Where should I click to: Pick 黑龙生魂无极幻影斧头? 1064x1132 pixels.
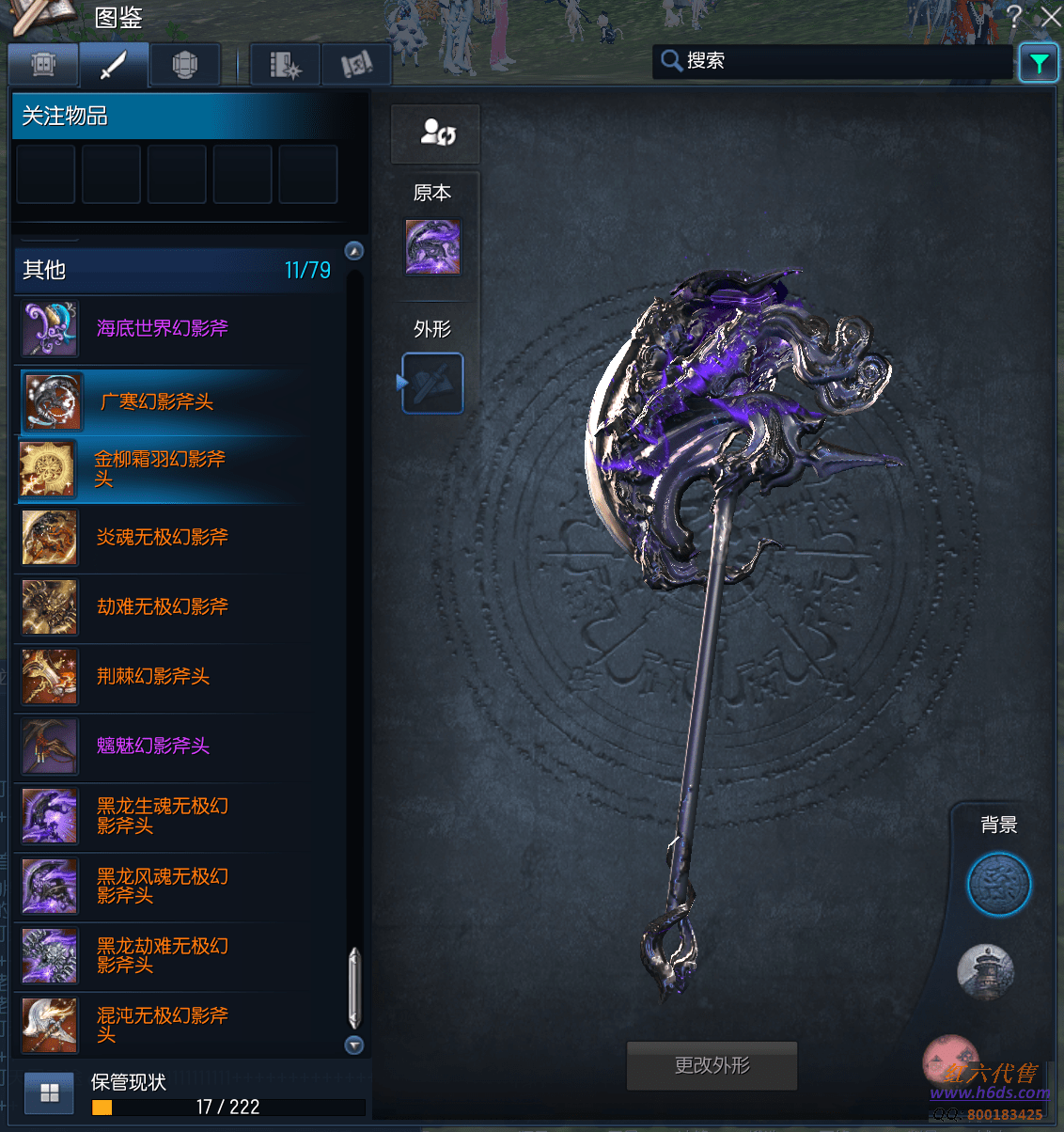[x=163, y=816]
